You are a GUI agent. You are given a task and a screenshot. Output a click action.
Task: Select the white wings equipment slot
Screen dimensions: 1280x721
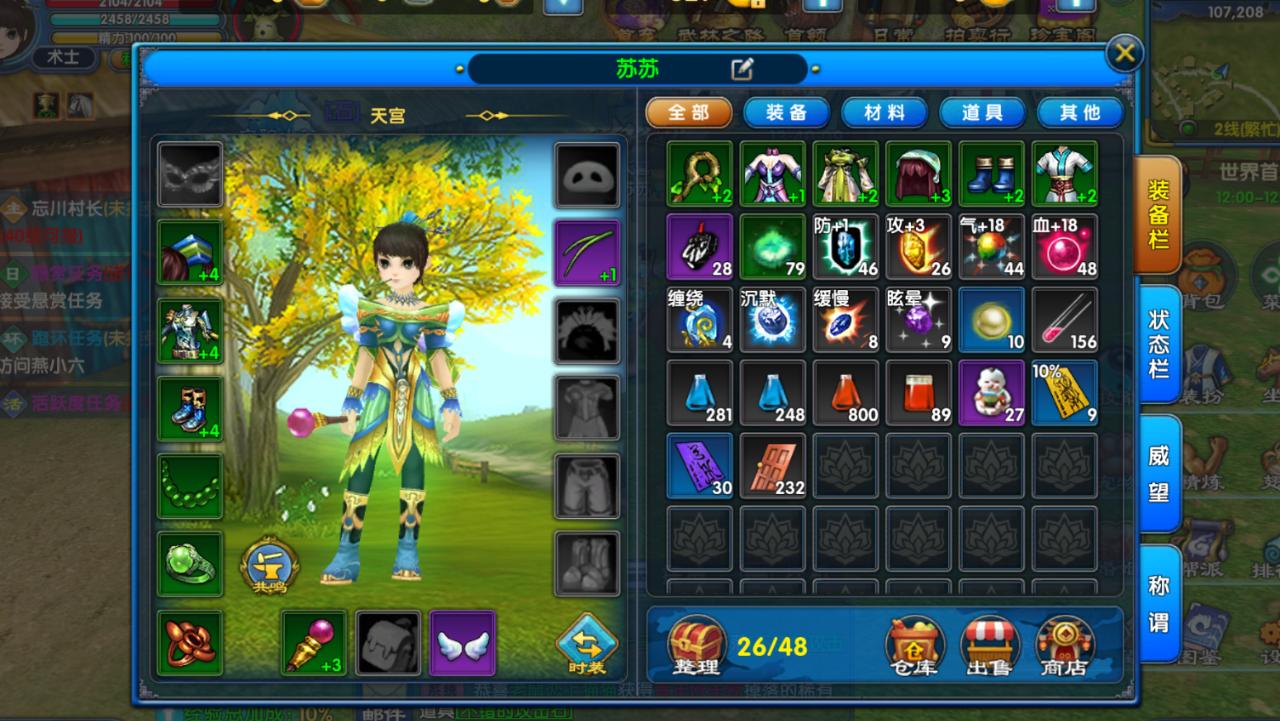[x=463, y=643]
